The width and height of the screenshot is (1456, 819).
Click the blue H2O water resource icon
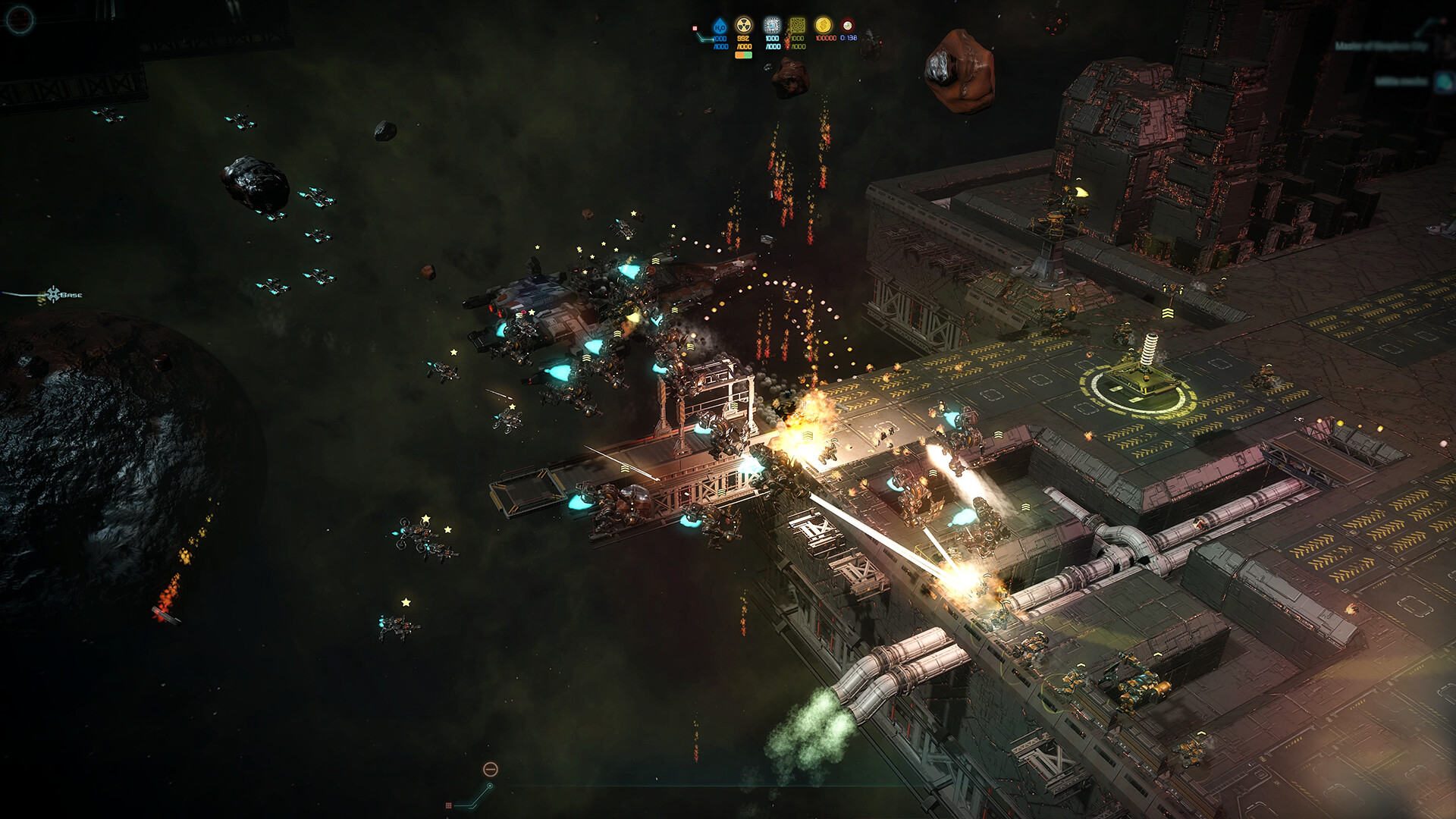[x=720, y=27]
